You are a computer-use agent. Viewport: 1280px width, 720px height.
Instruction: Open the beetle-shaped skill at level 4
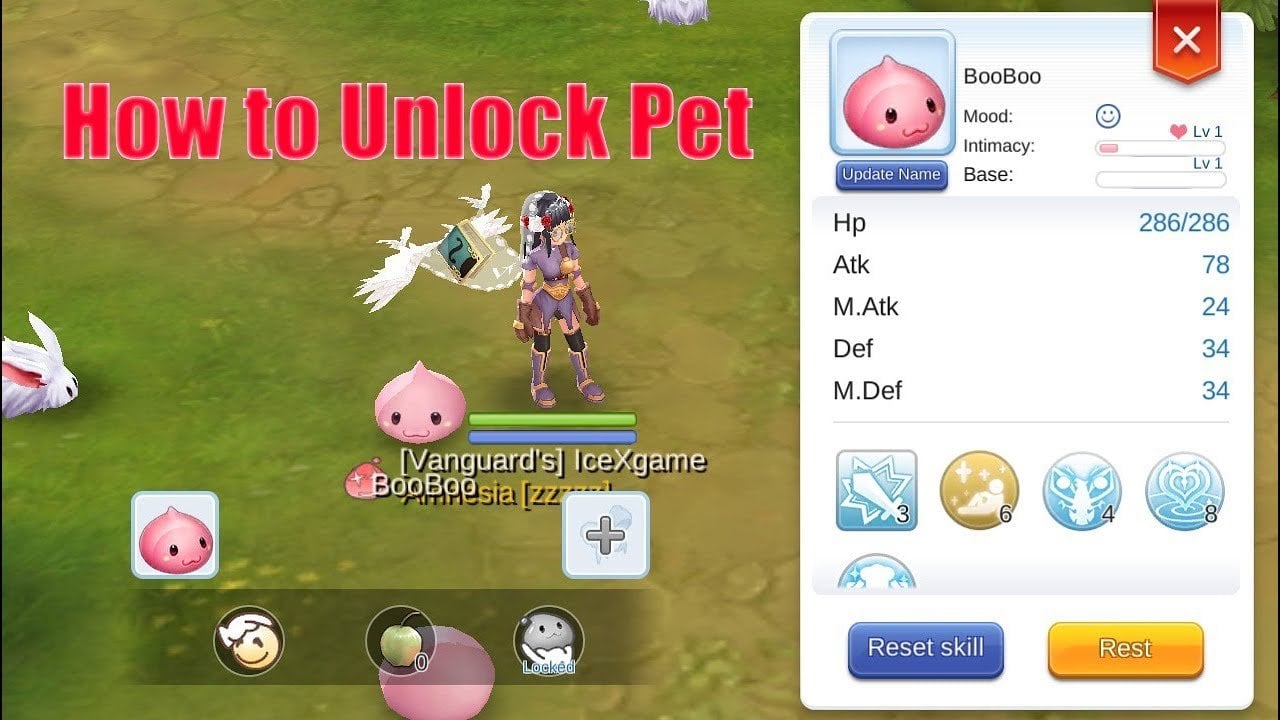1083,491
